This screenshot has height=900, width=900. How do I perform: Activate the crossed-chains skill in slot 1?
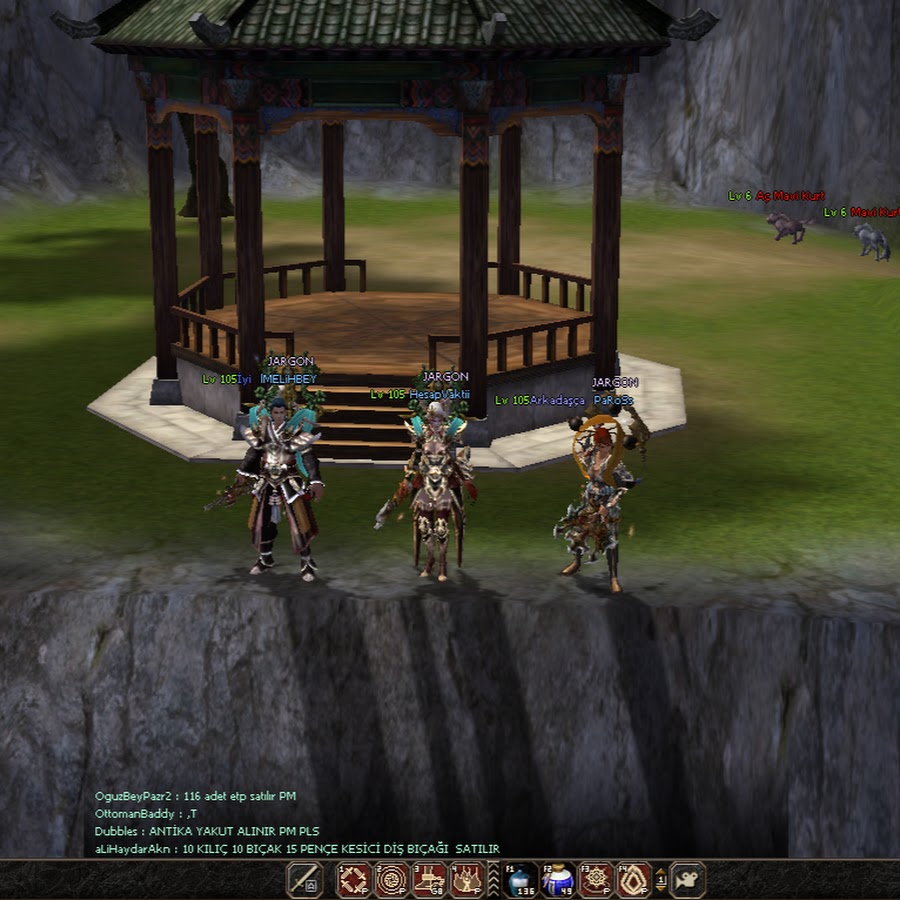(353, 880)
